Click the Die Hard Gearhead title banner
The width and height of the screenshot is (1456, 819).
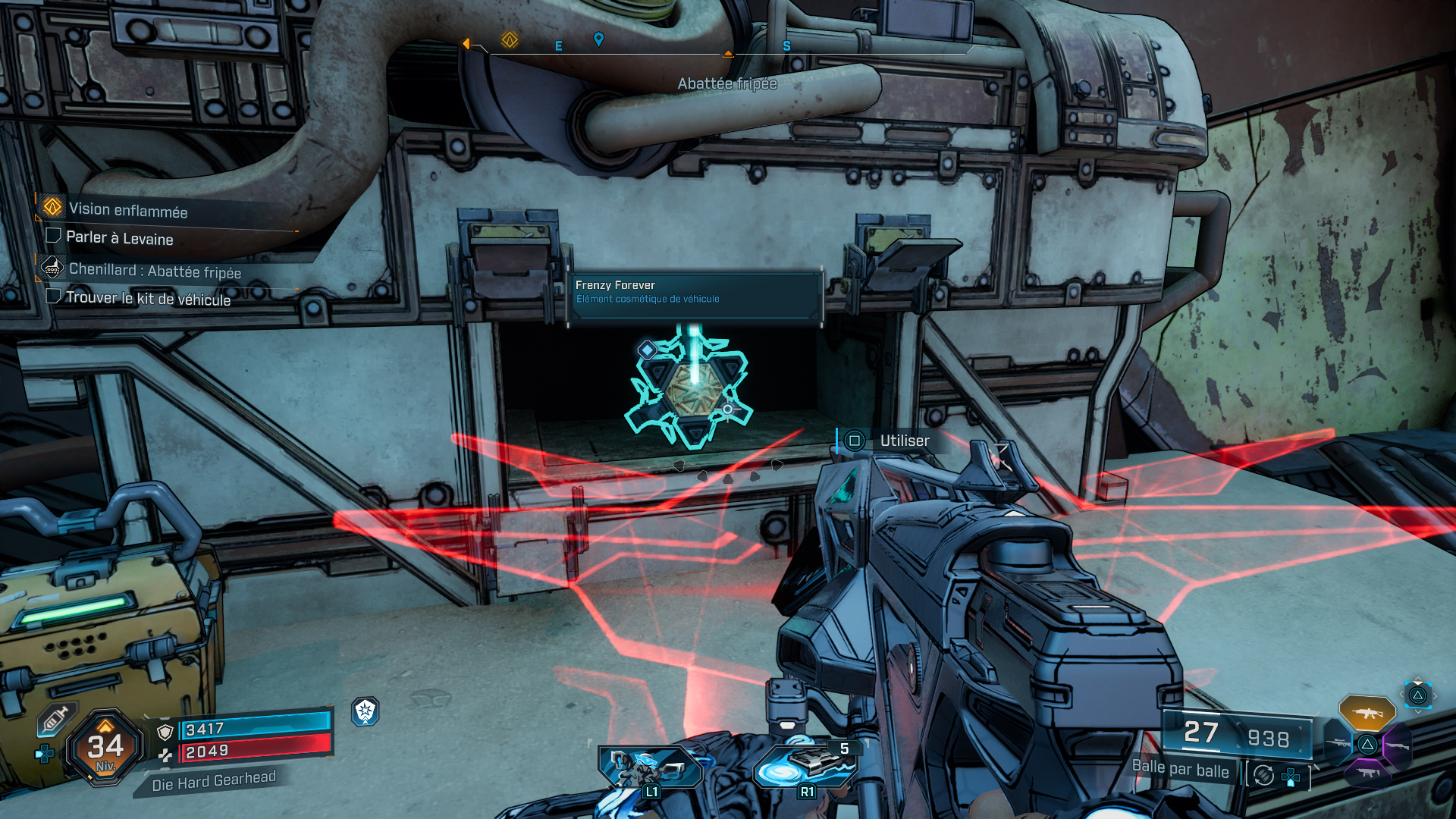pos(213,782)
